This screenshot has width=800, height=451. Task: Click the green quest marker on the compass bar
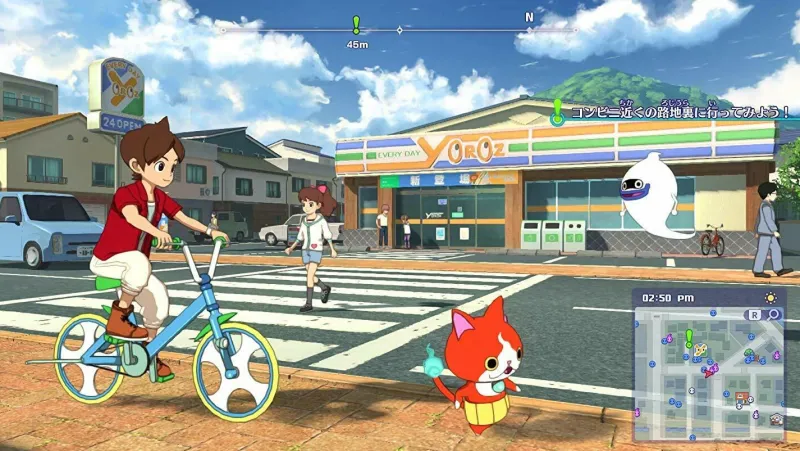pos(355,25)
